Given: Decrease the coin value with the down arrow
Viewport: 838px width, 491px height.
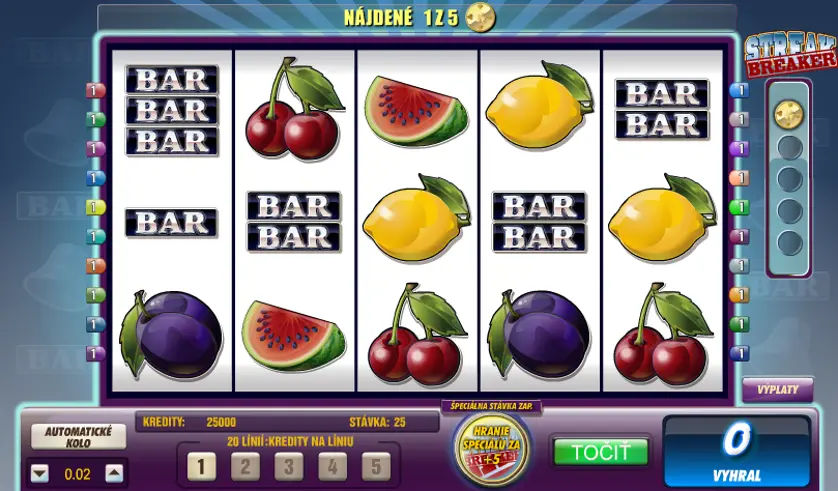Looking at the screenshot, I should pos(40,474).
